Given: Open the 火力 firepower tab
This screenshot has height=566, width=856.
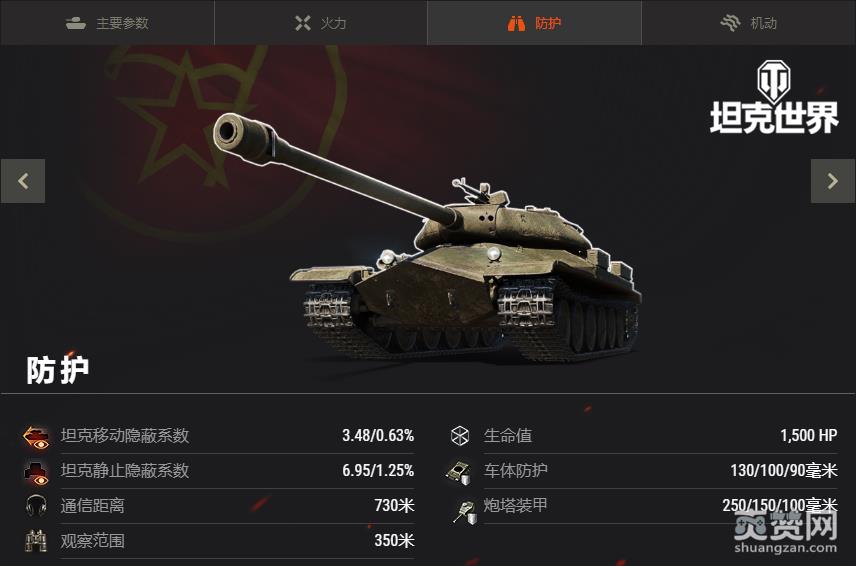Looking at the screenshot, I should (321, 23).
